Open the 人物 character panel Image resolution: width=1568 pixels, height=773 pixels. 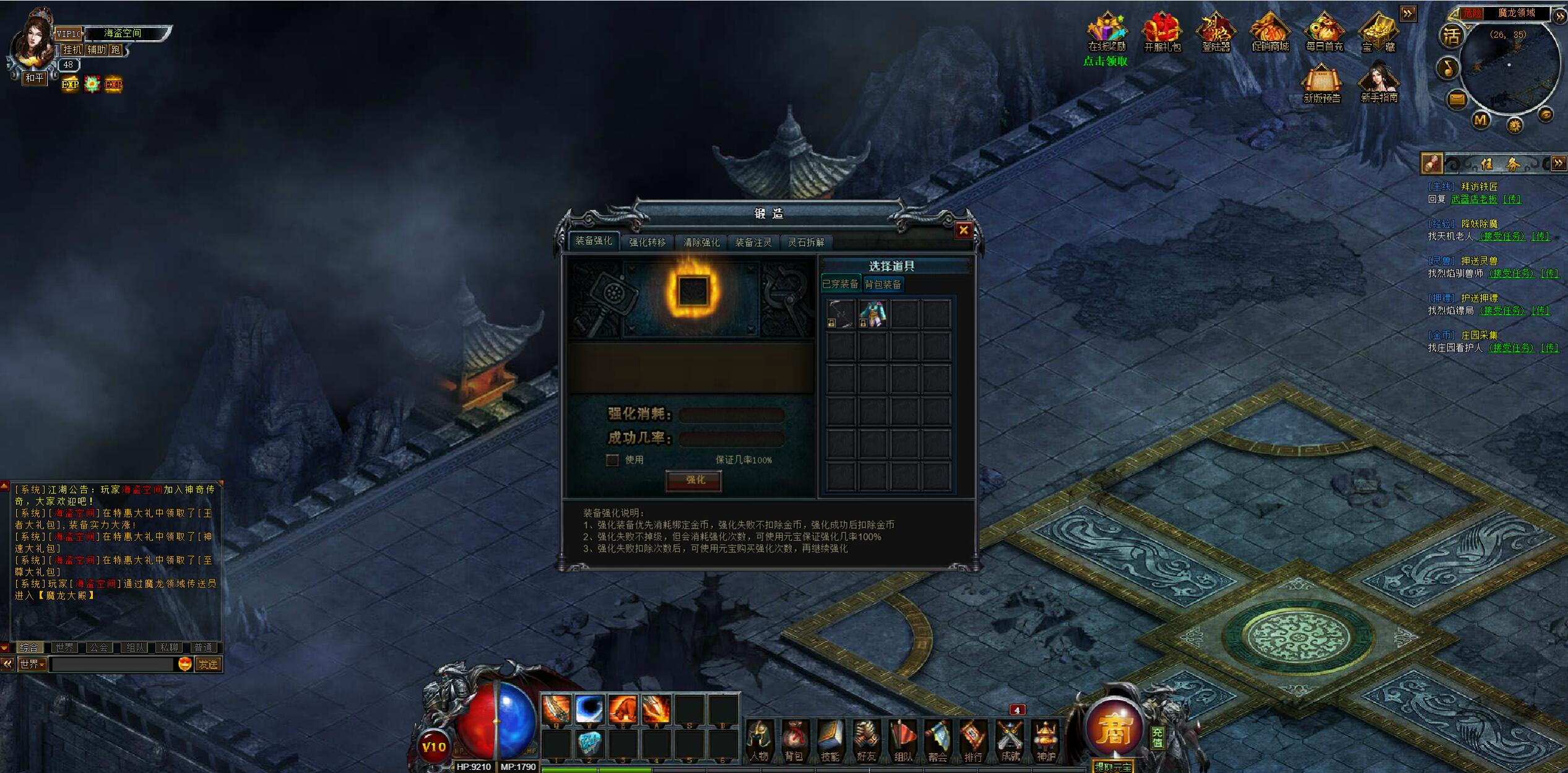point(759,740)
